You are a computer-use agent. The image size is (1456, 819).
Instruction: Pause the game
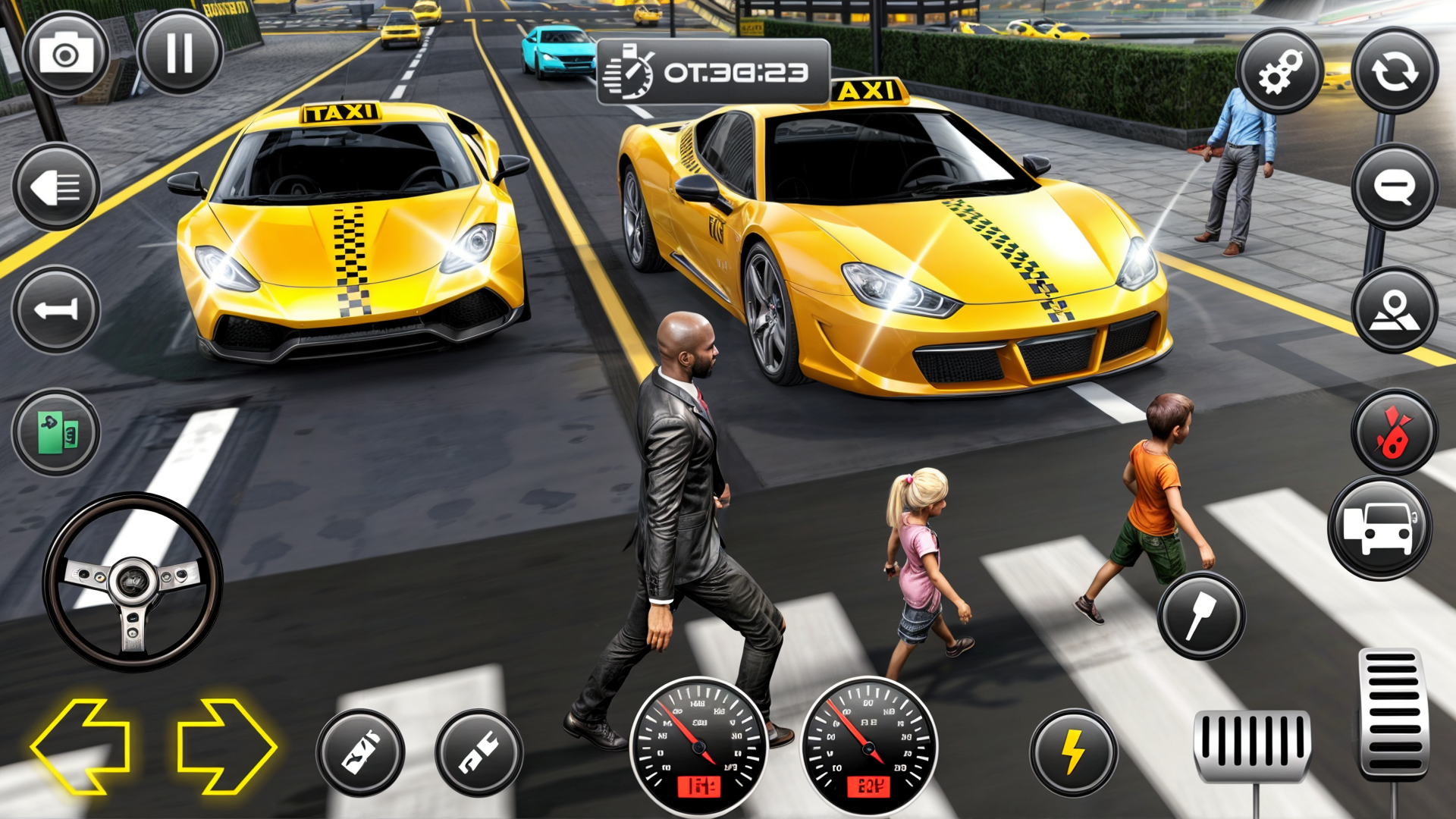(x=178, y=53)
